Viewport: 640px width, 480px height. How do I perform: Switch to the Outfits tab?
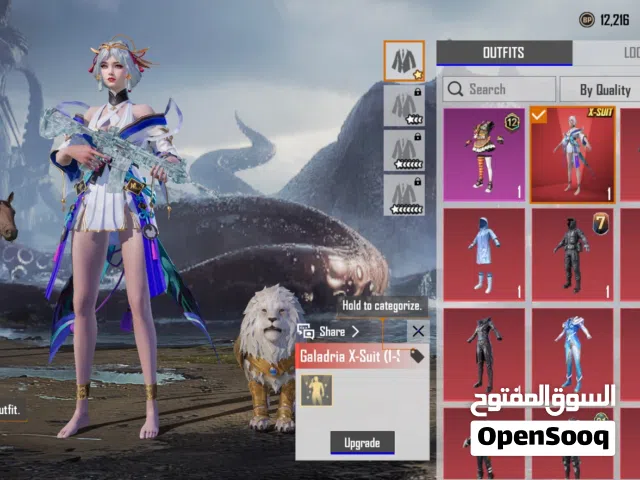503,53
